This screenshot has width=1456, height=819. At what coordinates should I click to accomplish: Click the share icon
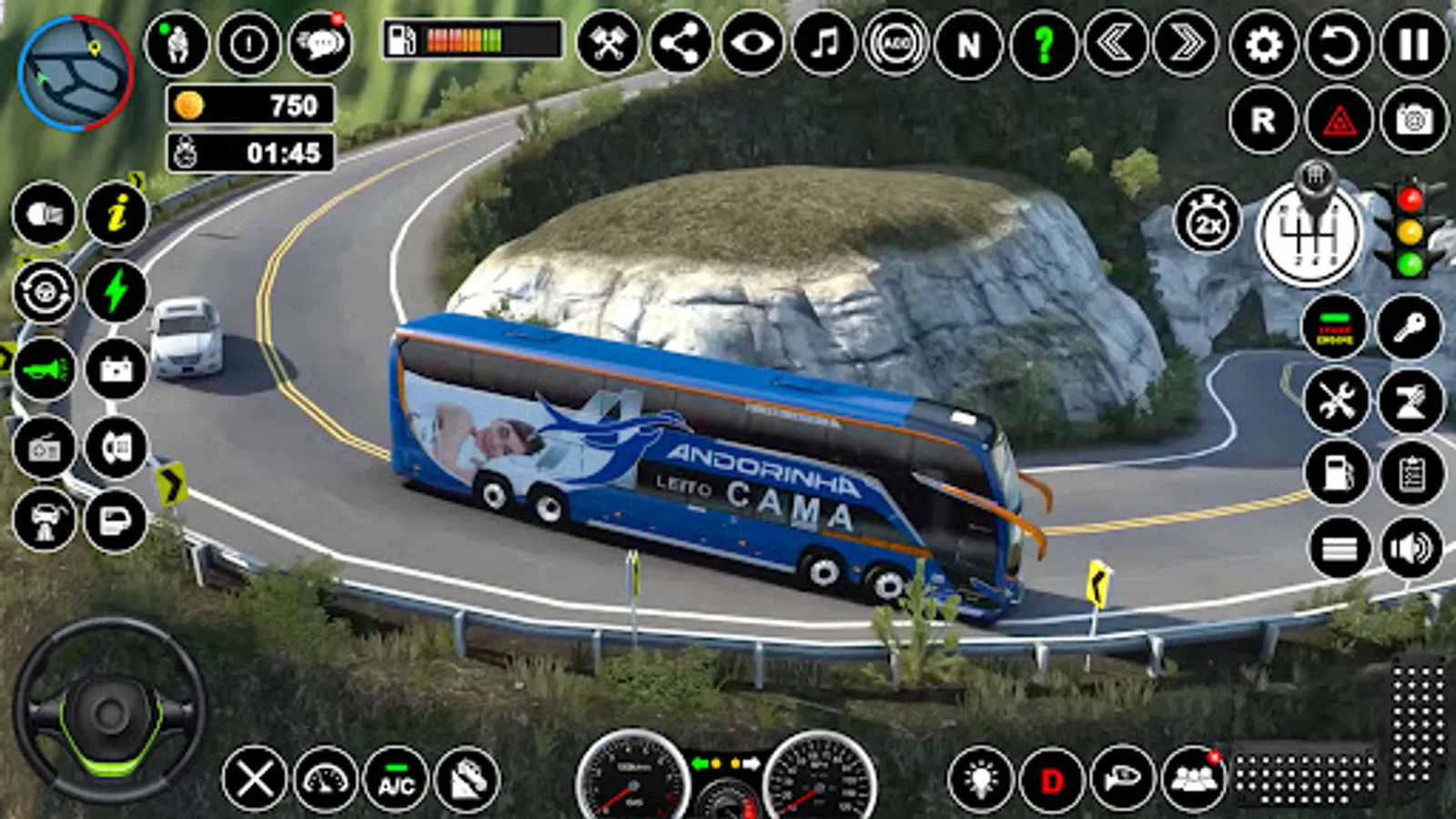[681, 44]
